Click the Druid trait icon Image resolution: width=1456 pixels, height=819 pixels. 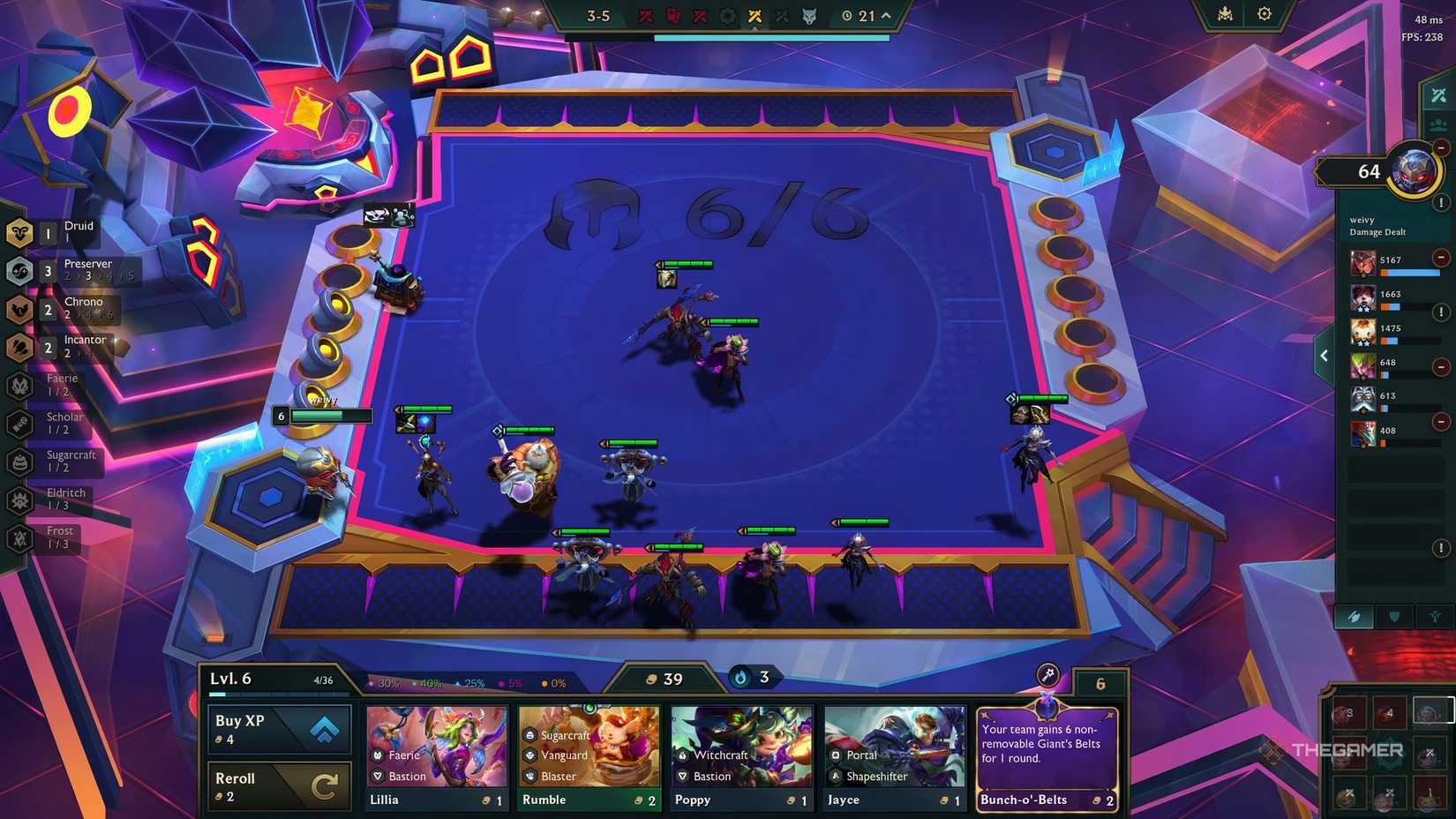(x=19, y=232)
